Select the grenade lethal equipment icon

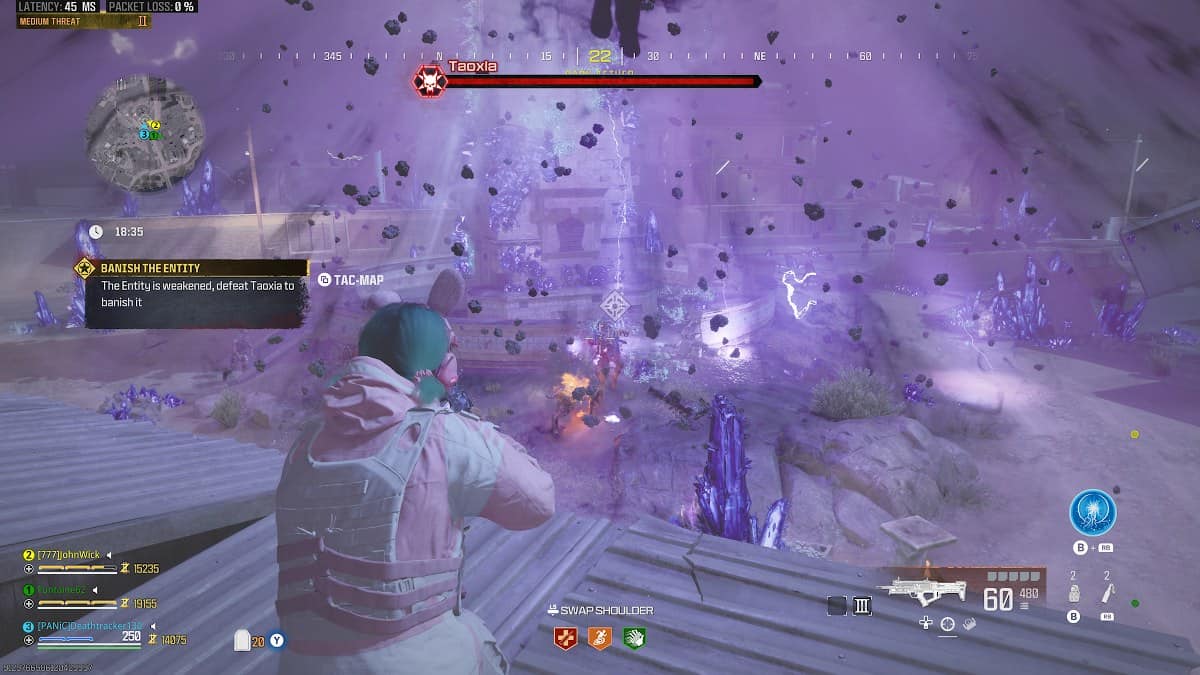pyautogui.click(x=1074, y=594)
